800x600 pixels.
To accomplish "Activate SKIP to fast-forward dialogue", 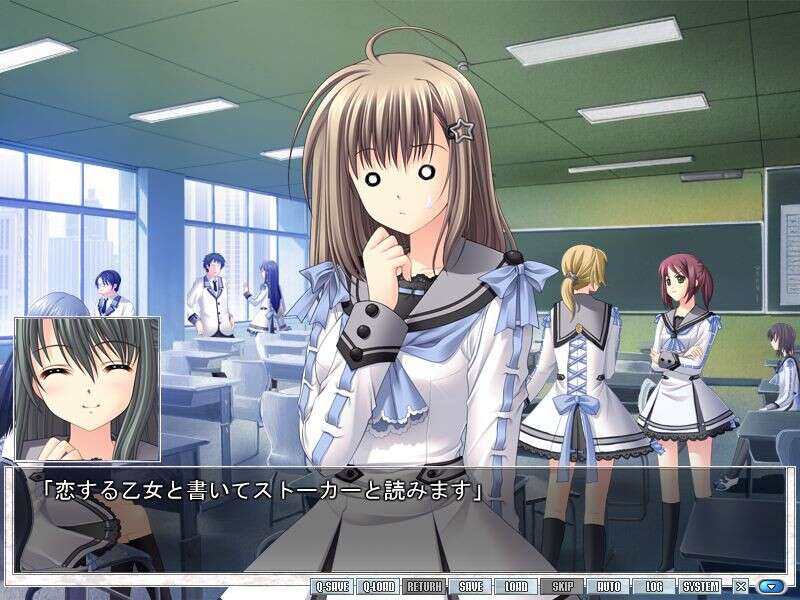I will (x=563, y=587).
